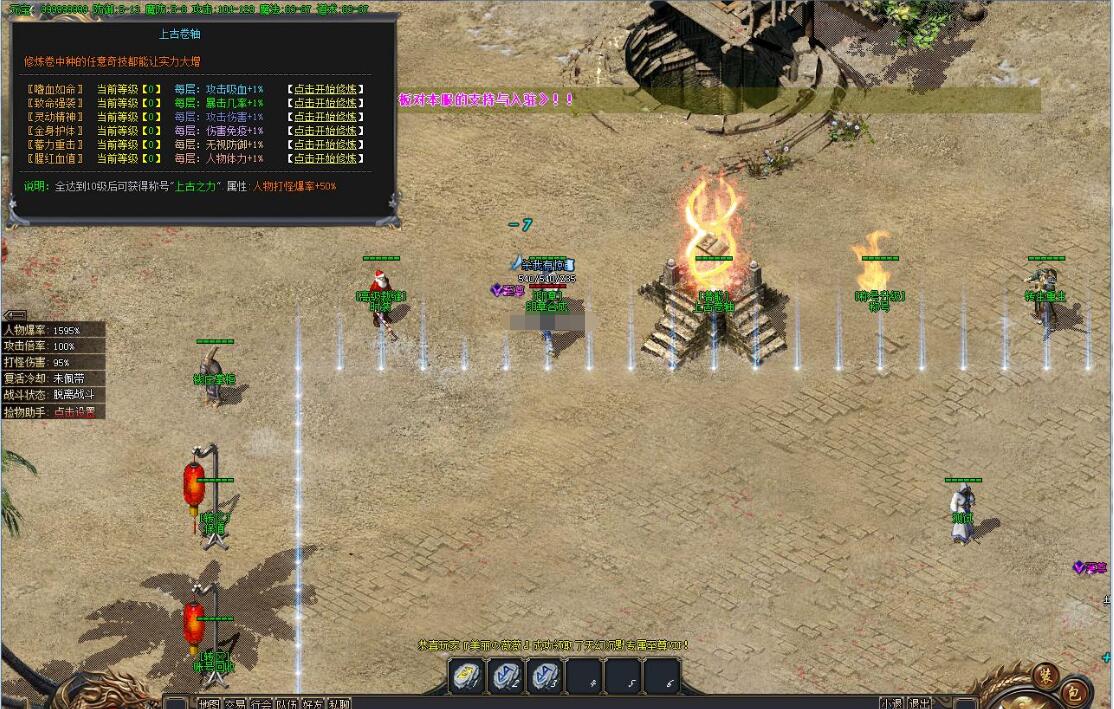1114x709 pixels.
Task: Open the 行会 guild button
Action: [x=260, y=703]
